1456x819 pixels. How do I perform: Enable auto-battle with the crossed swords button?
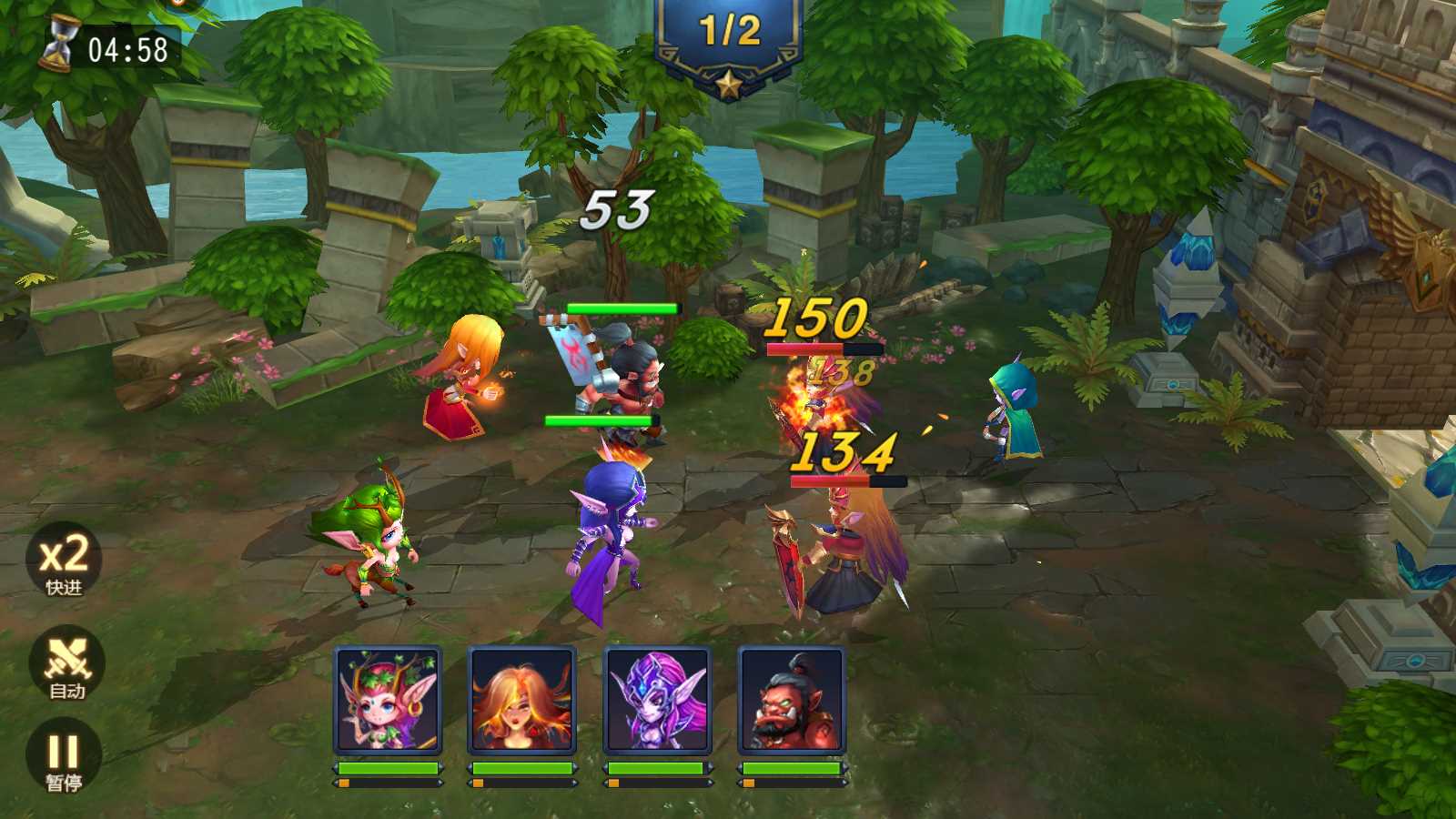66,665
